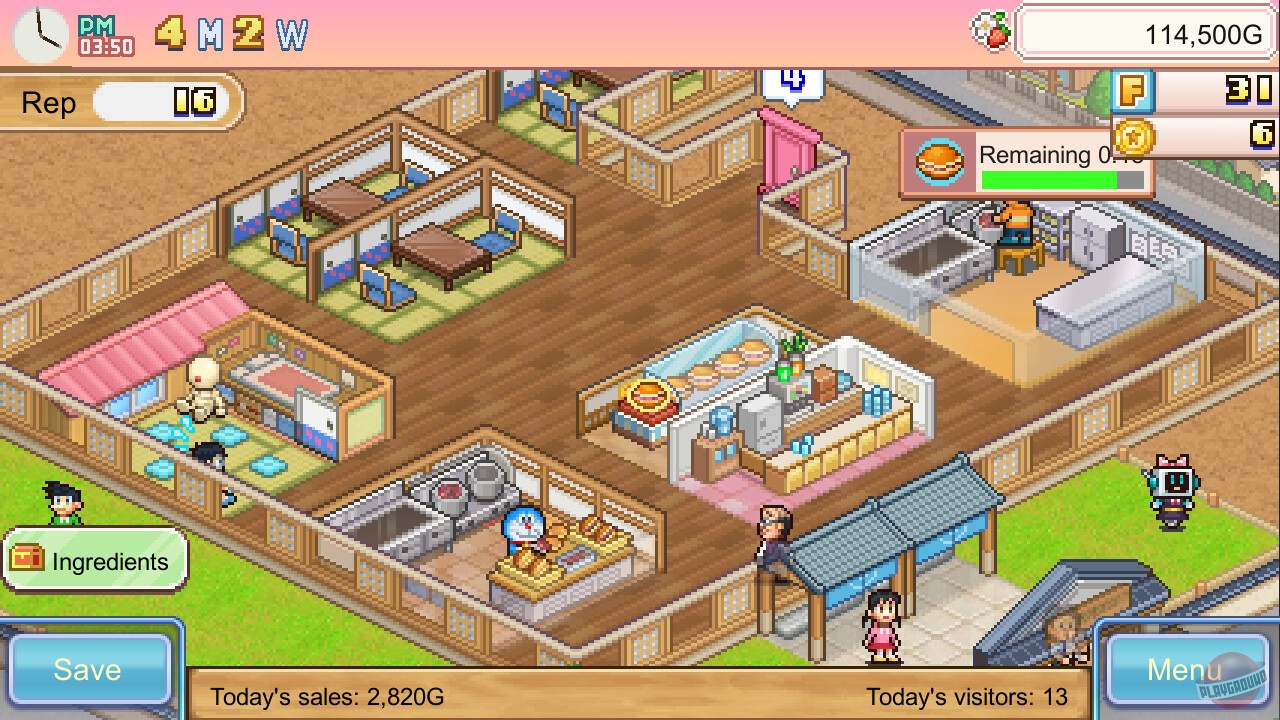The image size is (1280, 720).
Task: Open the Ingredients panel
Action: [107, 562]
